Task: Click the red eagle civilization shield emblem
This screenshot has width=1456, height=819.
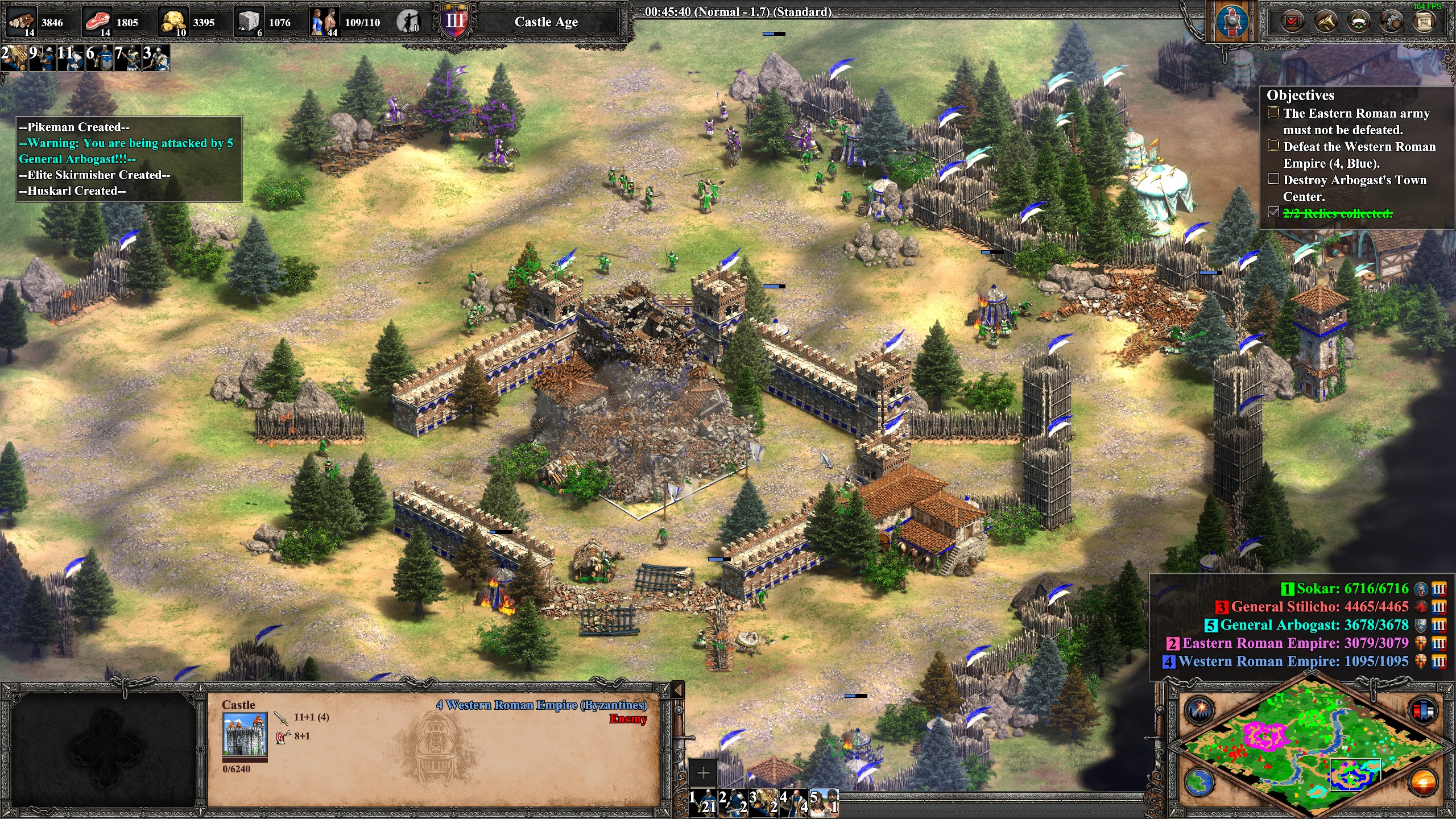Action: point(1232,22)
